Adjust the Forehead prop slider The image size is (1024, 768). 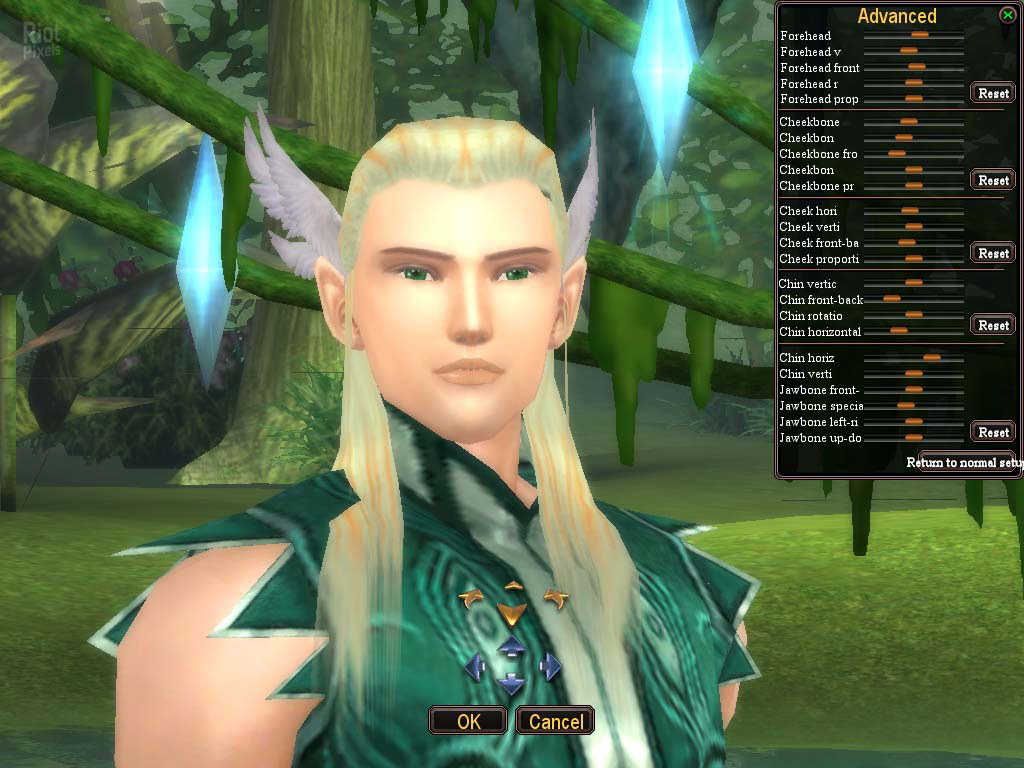[913, 99]
